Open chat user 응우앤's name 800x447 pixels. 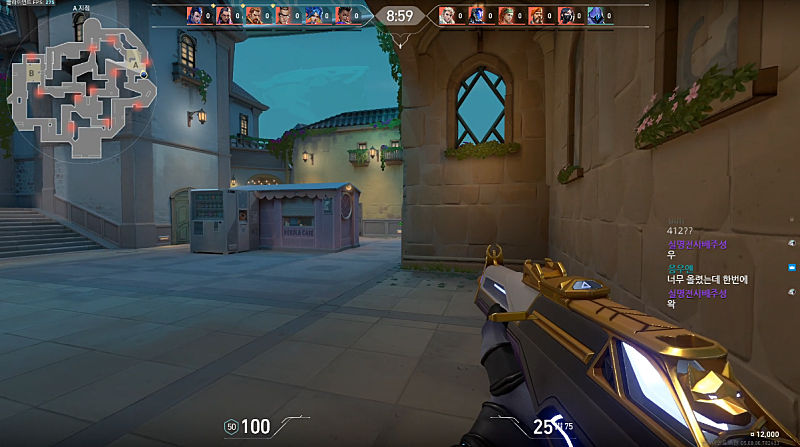pyautogui.click(x=680, y=267)
